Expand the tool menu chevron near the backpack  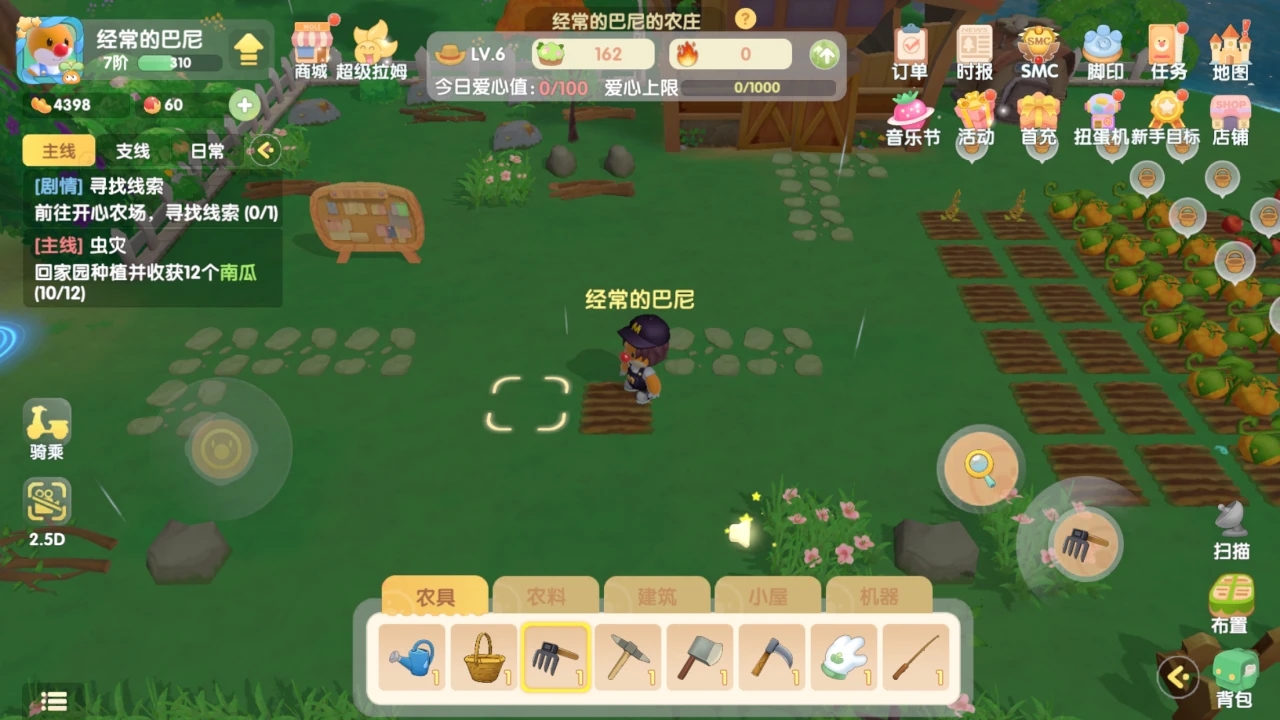pos(1180,675)
